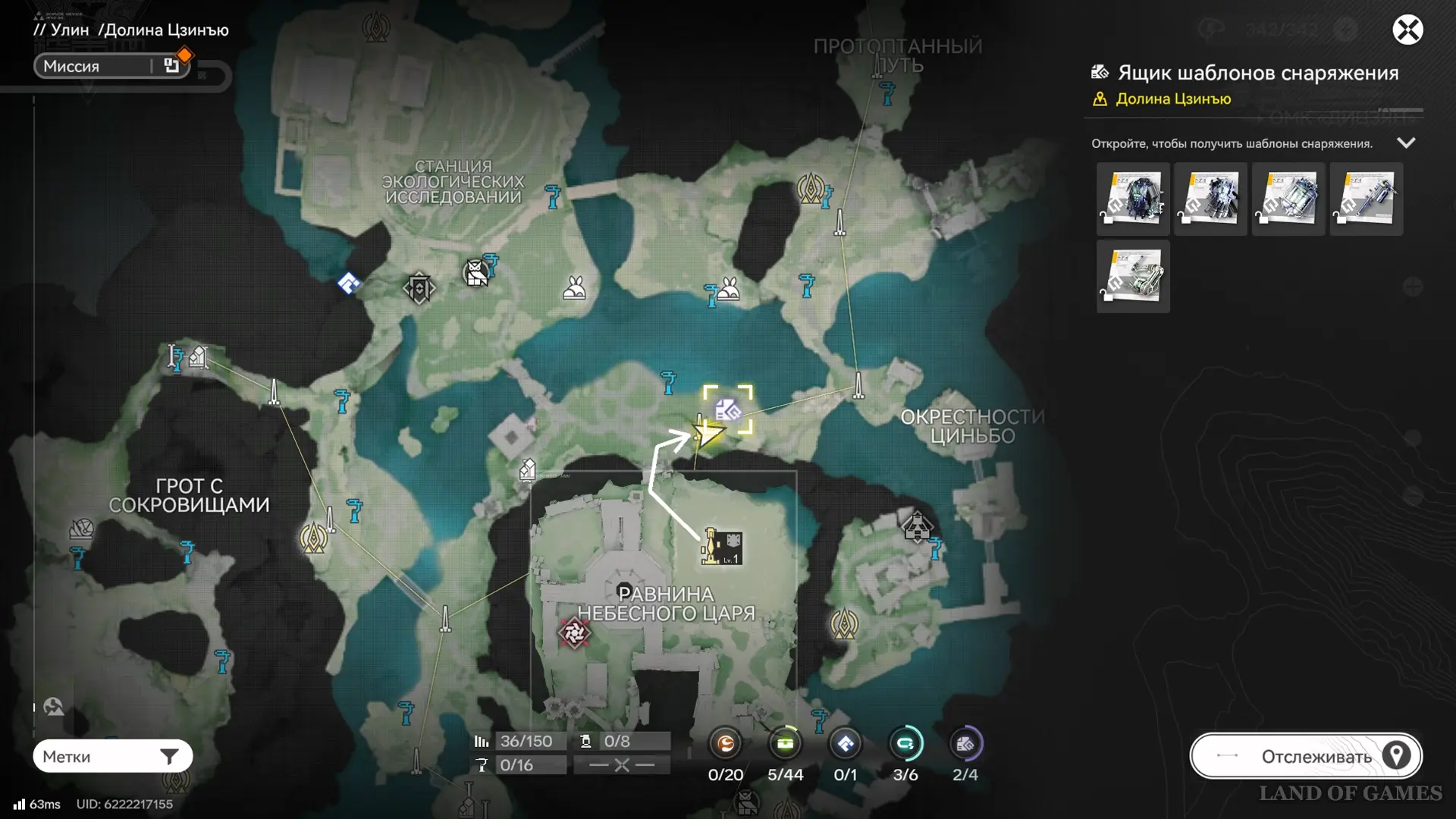Select the blue diamond collectible counter
This screenshot has width=1456, height=819.
[x=845, y=744]
